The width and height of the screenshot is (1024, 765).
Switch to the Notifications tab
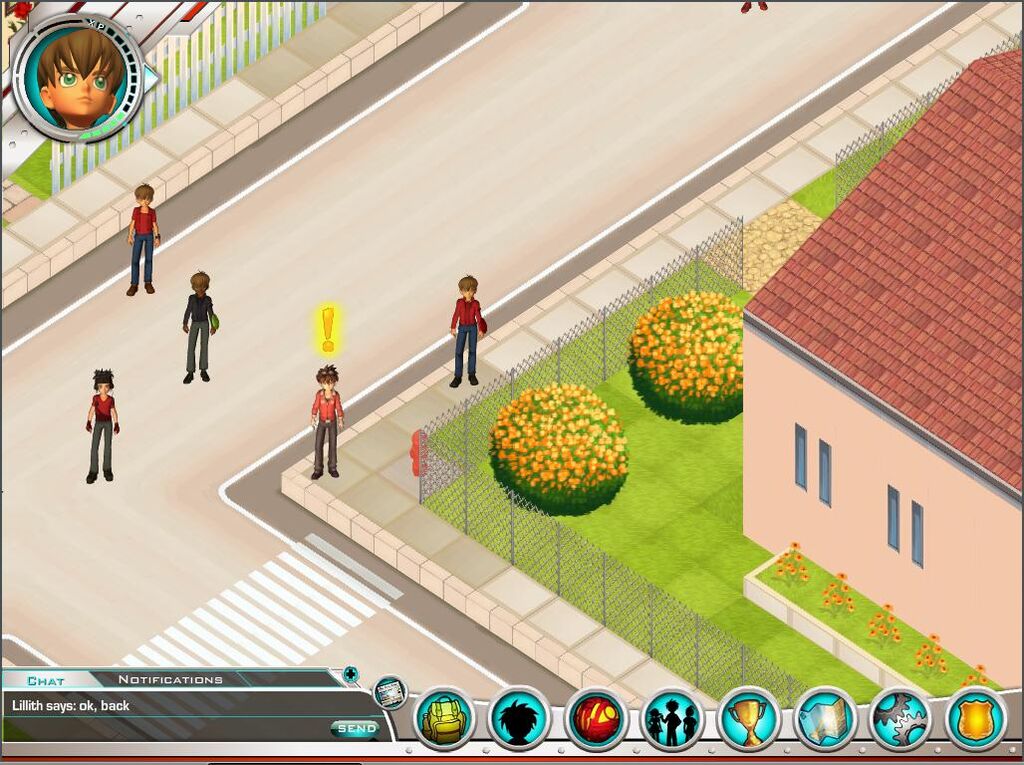pos(170,680)
